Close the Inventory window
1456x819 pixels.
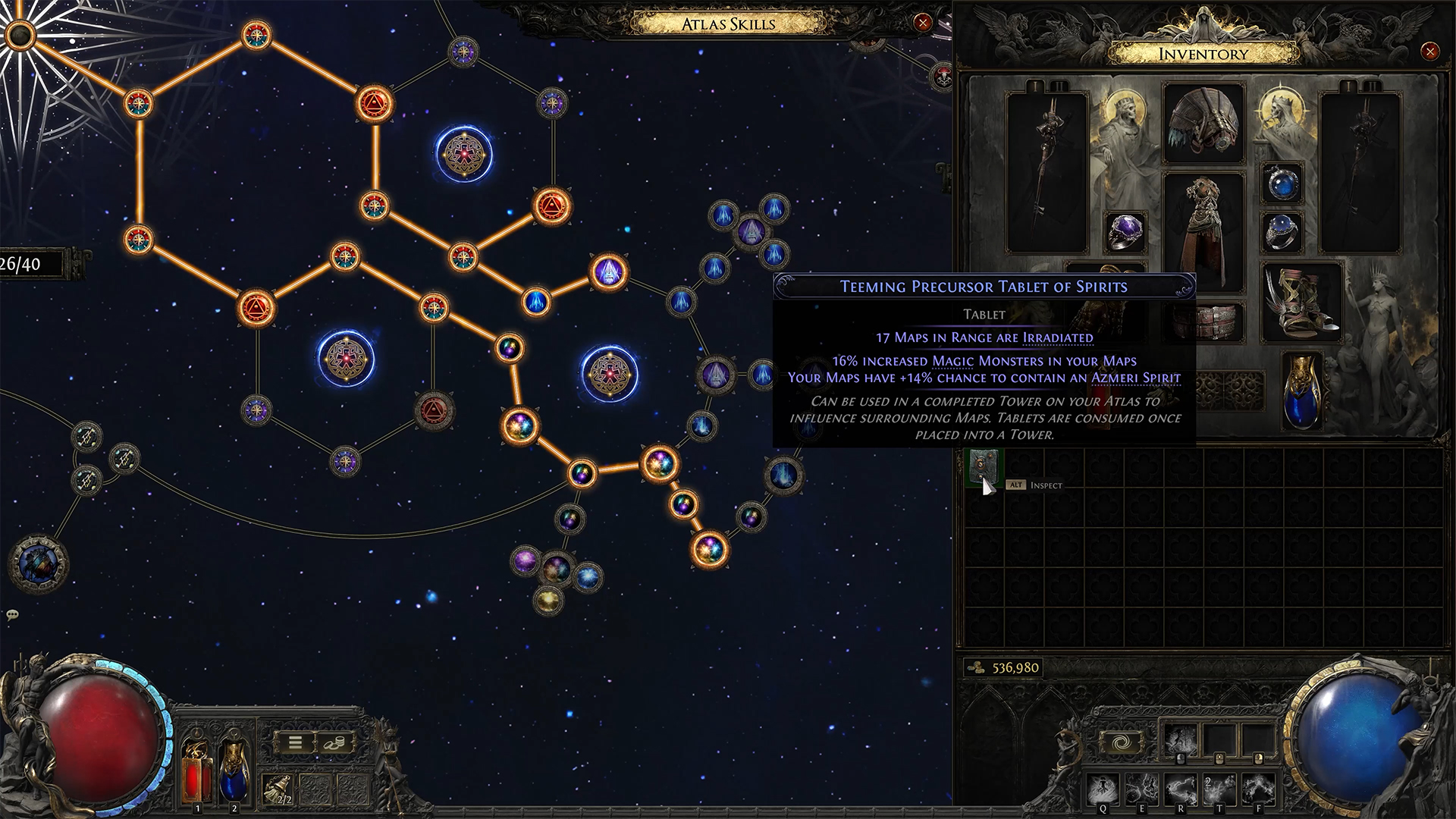[1429, 52]
